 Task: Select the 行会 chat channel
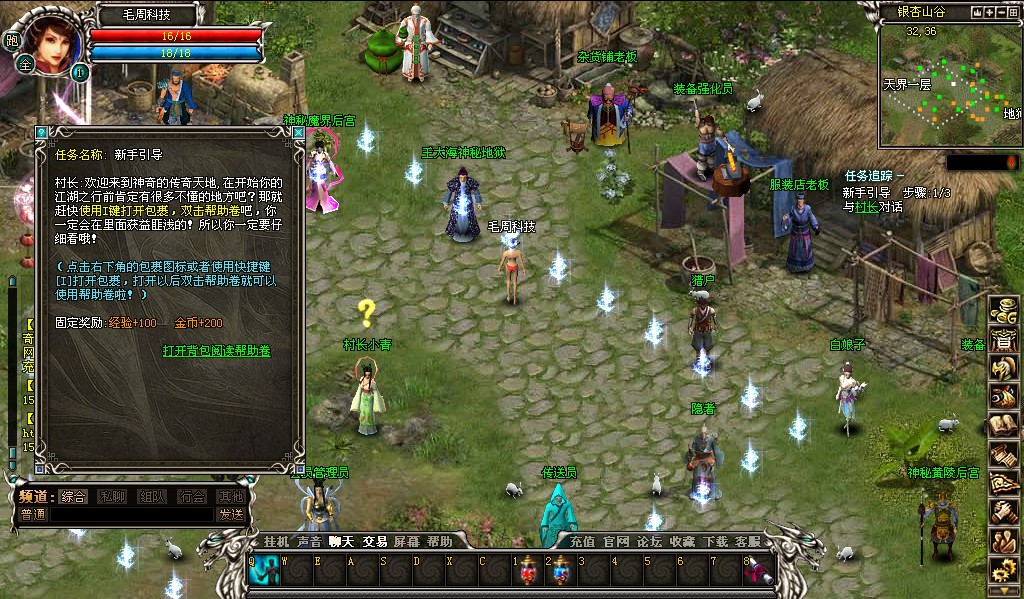click(x=192, y=496)
